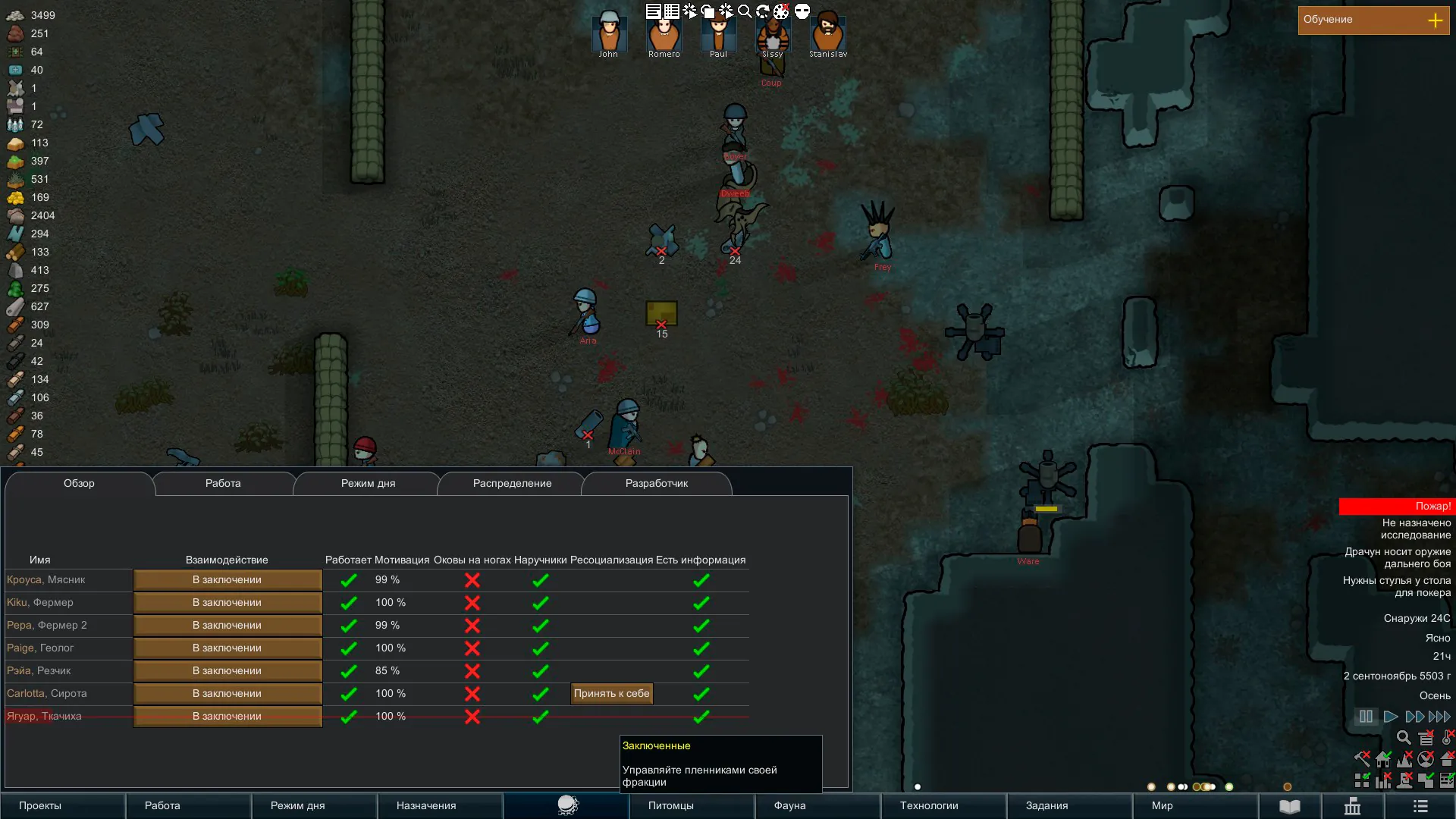Open the Задания quests menu
Image resolution: width=1456 pixels, height=819 pixels.
point(1046,806)
